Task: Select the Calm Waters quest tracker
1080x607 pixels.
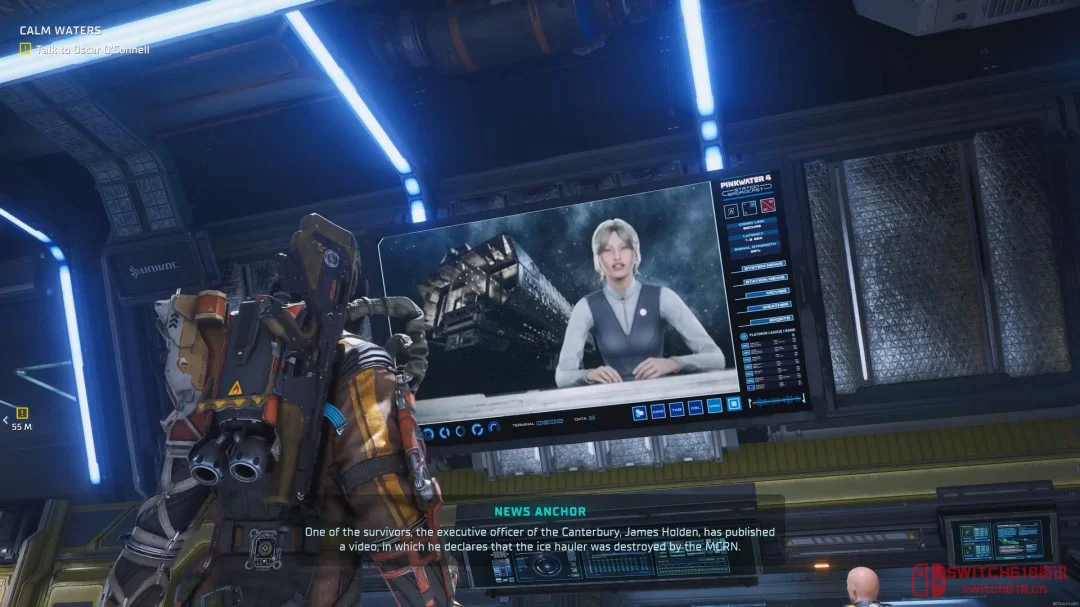Action: click(x=60, y=31)
